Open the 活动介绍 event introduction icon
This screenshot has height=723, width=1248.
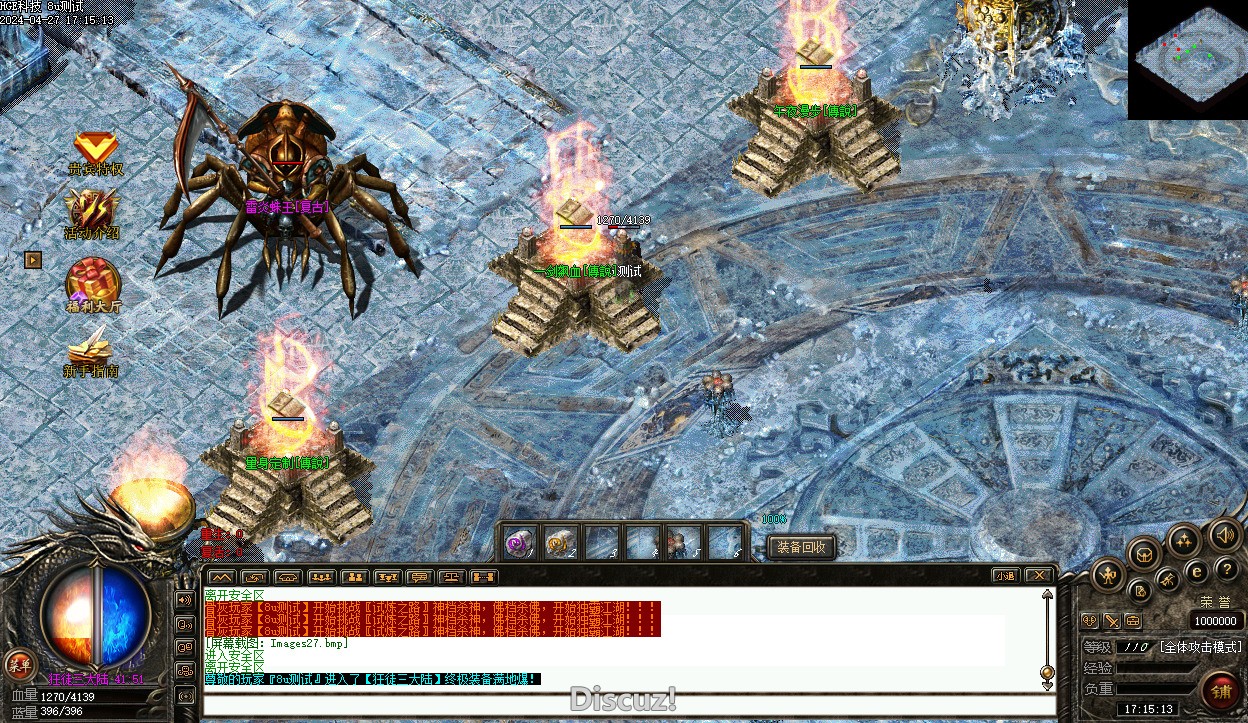[92, 213]
